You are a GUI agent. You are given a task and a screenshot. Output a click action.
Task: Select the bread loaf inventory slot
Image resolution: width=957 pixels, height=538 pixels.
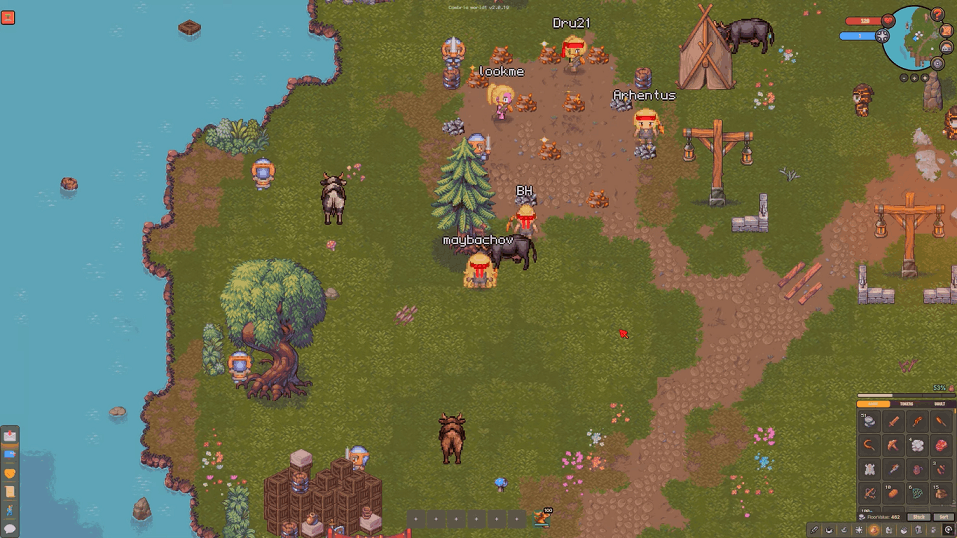pos(894,493)
